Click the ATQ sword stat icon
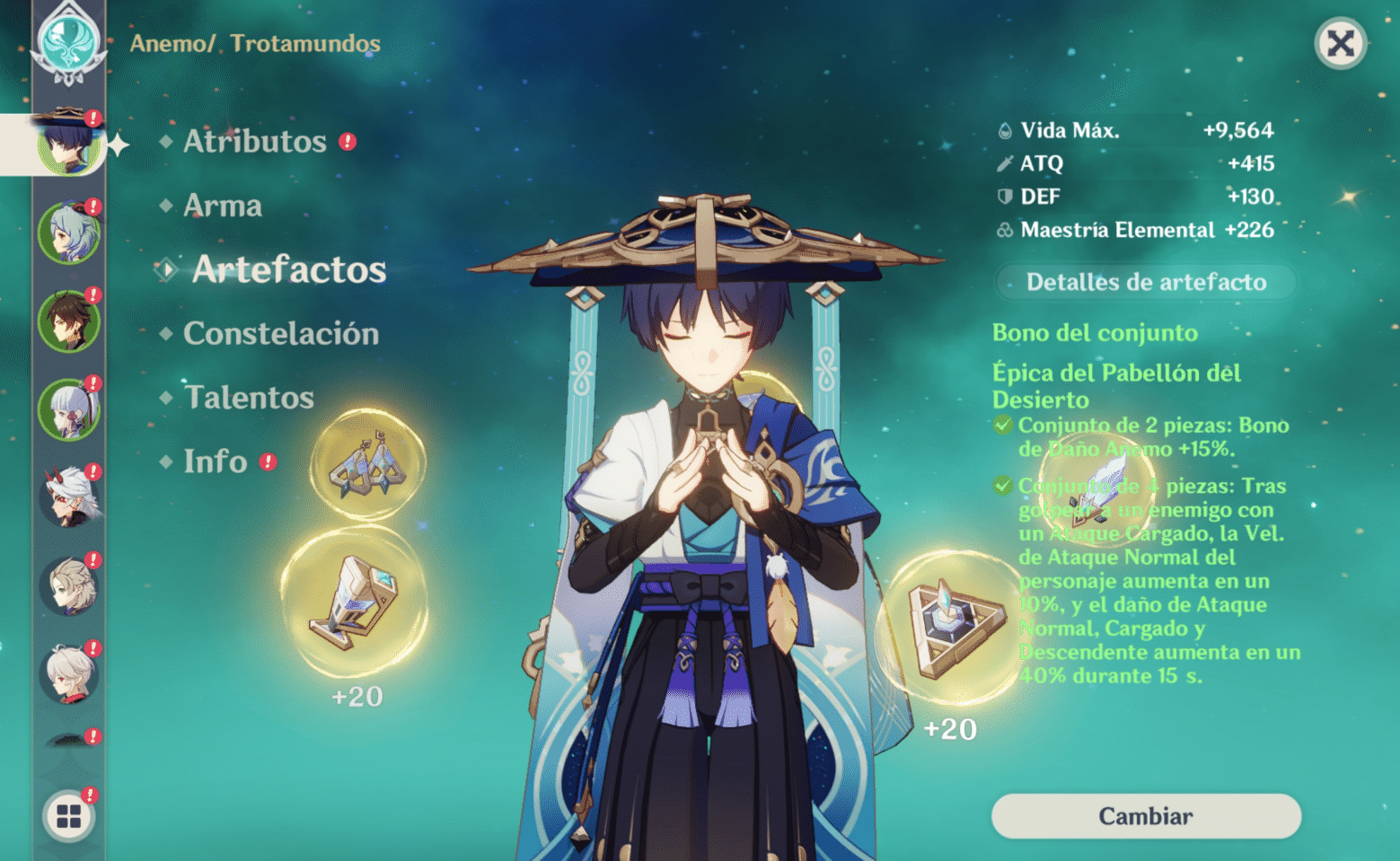 (x=1005, y=163)
